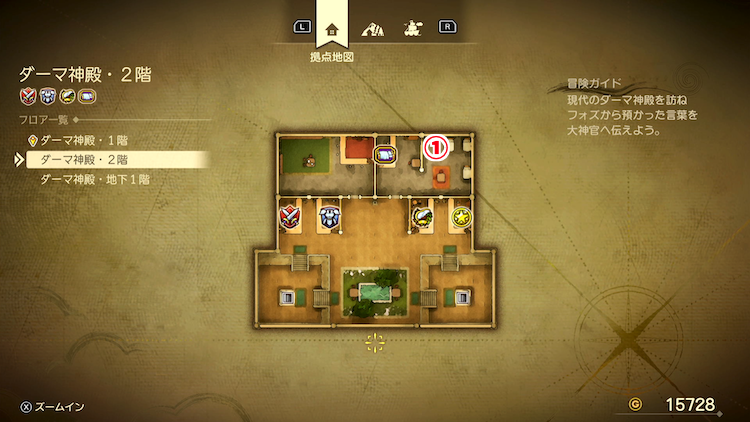The image size is (750, 422).
Task: Select the red number 1 objective marker
Action: click(x=436, y=148)
